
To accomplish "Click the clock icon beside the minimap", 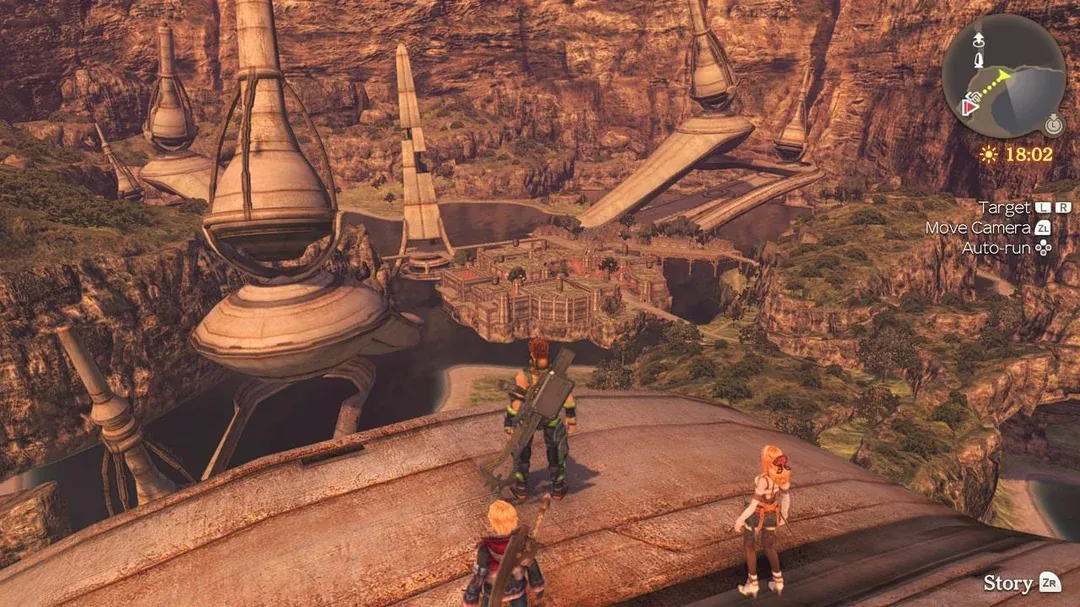I will coord(1053,125).
